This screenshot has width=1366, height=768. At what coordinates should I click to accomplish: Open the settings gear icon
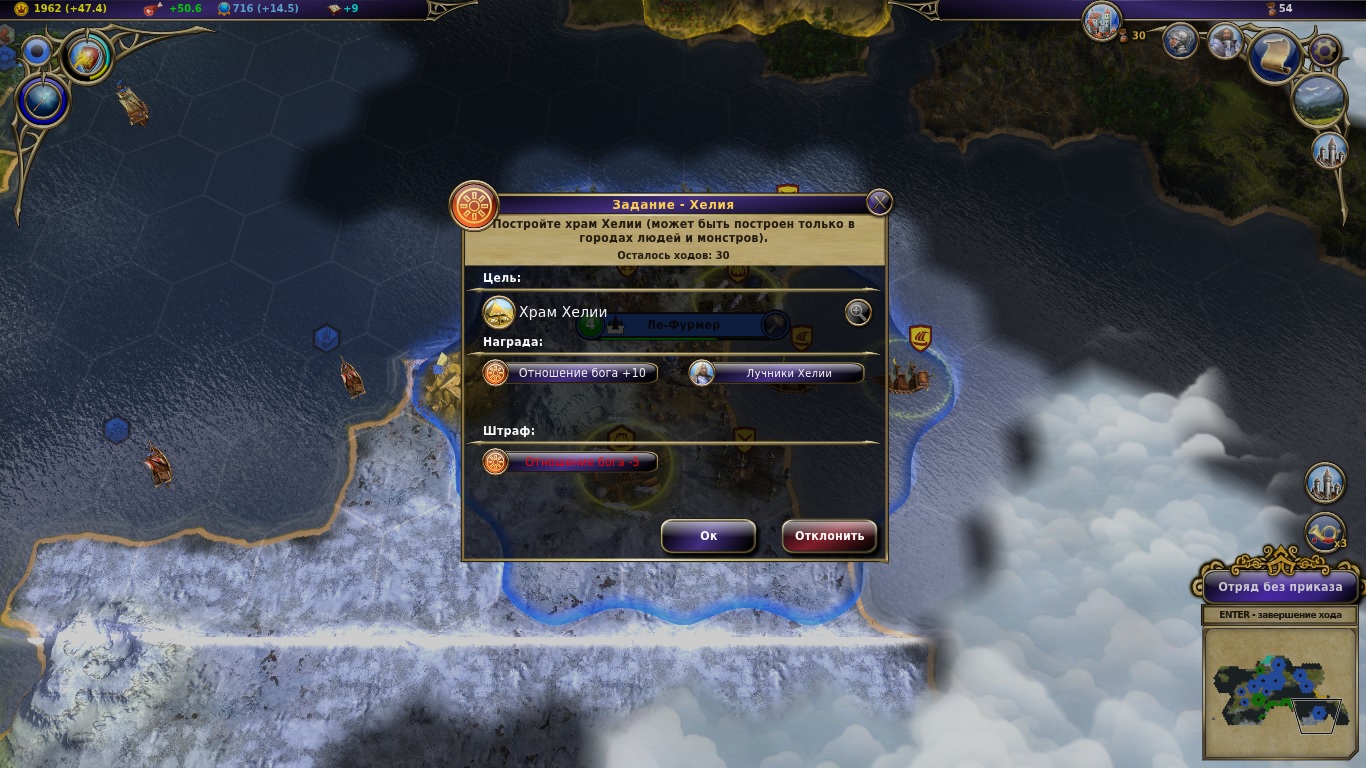coord(1325,48)
